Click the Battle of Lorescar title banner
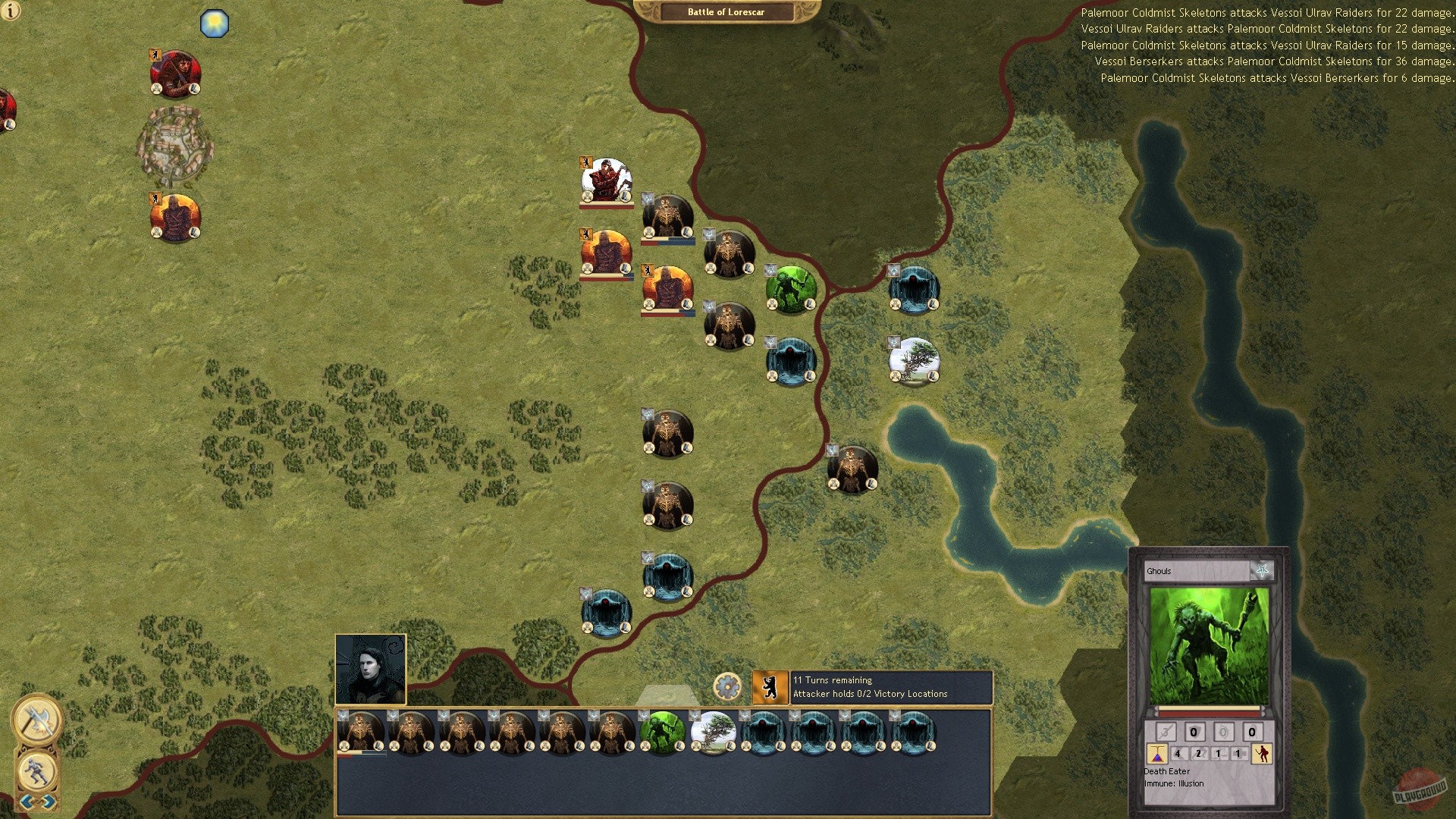The image size is (1456, 819). pos(716,11)
